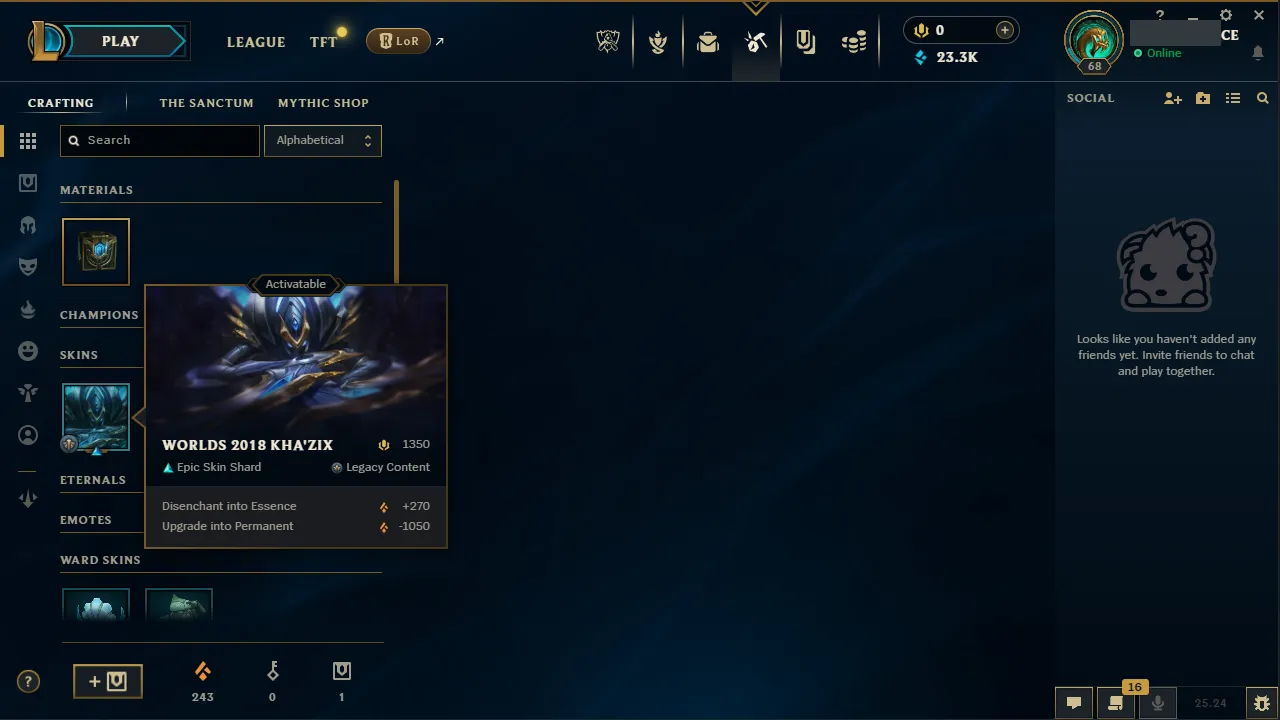Select the Emotes smiley icon in left sidebar
The image size is (1280, 720).
28,350
